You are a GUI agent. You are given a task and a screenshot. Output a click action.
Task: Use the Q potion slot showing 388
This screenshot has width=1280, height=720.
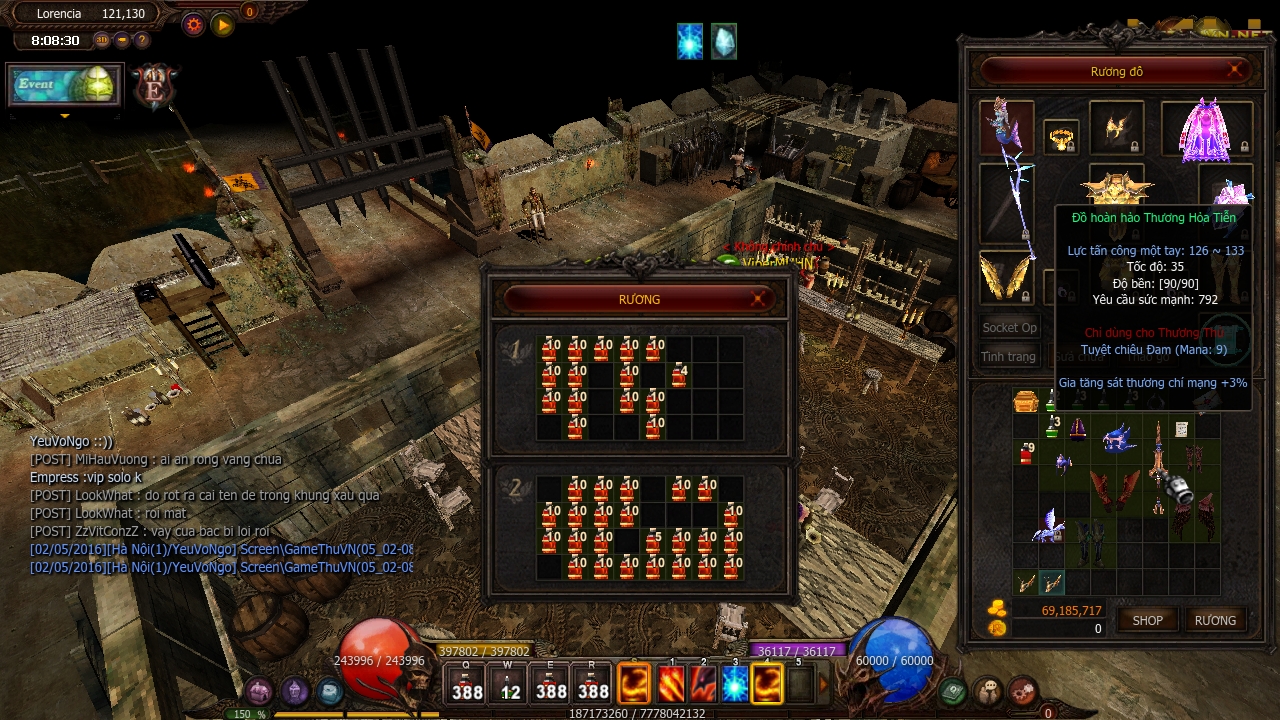tap(467, 684)
